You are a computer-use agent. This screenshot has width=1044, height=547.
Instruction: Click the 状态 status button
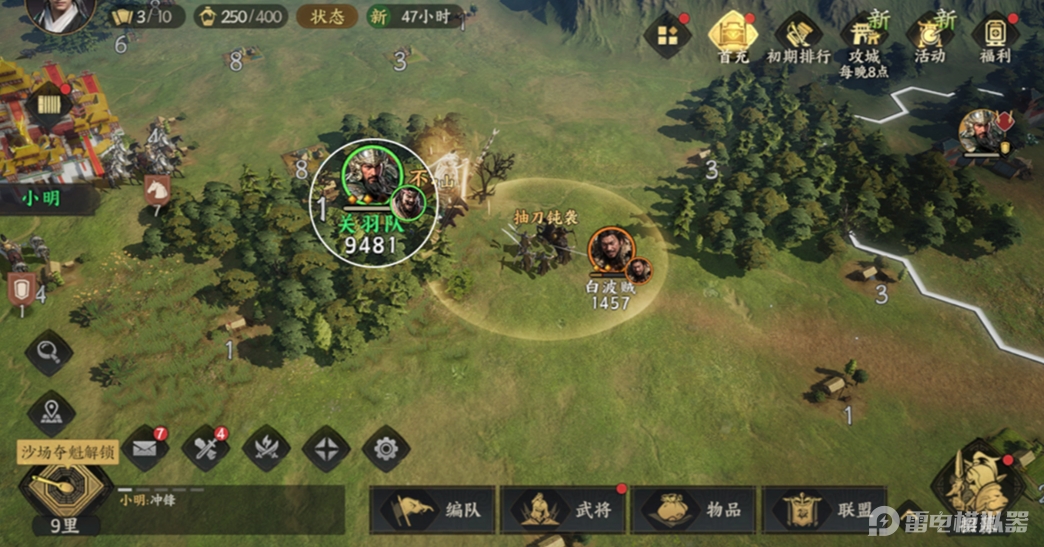click(327, 16)
